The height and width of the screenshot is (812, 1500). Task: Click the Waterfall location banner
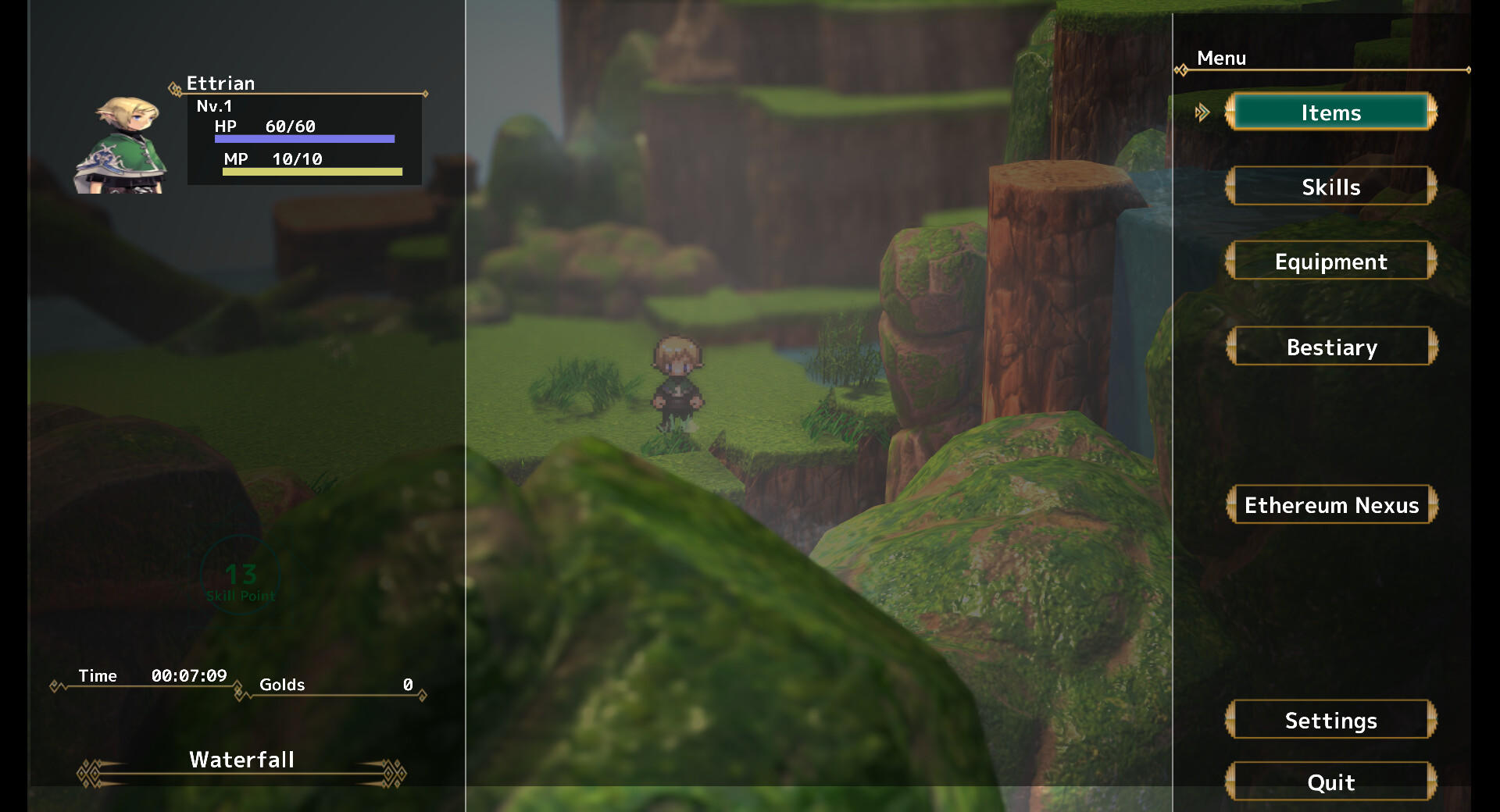coord(241,759)
